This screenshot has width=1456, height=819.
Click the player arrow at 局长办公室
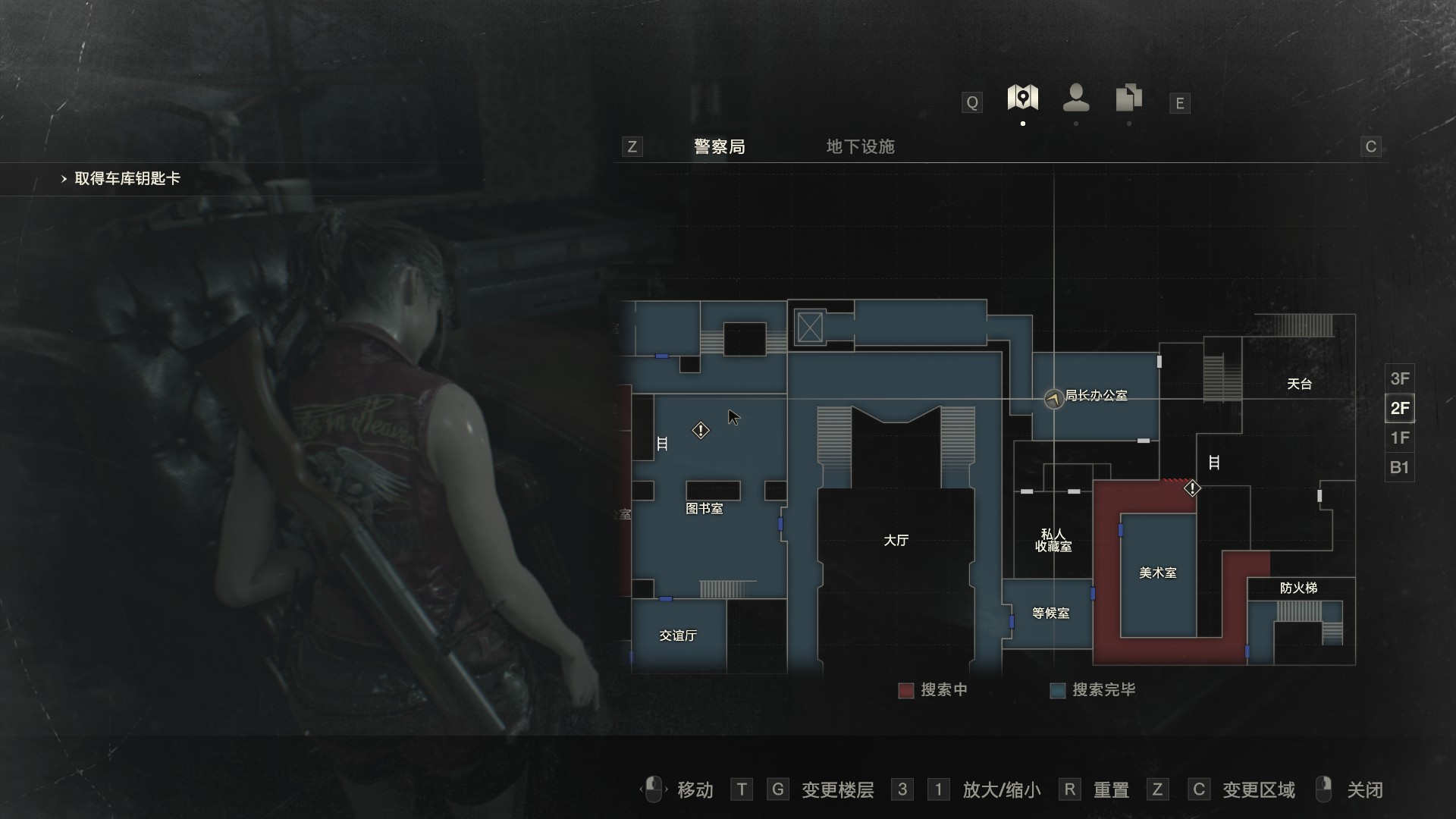1053,398
